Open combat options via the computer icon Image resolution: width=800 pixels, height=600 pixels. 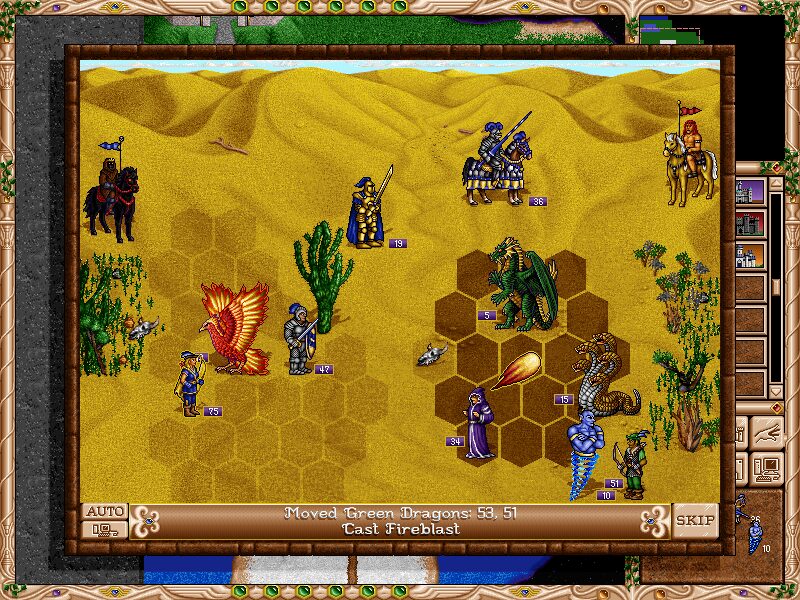[x=105, y=529]
